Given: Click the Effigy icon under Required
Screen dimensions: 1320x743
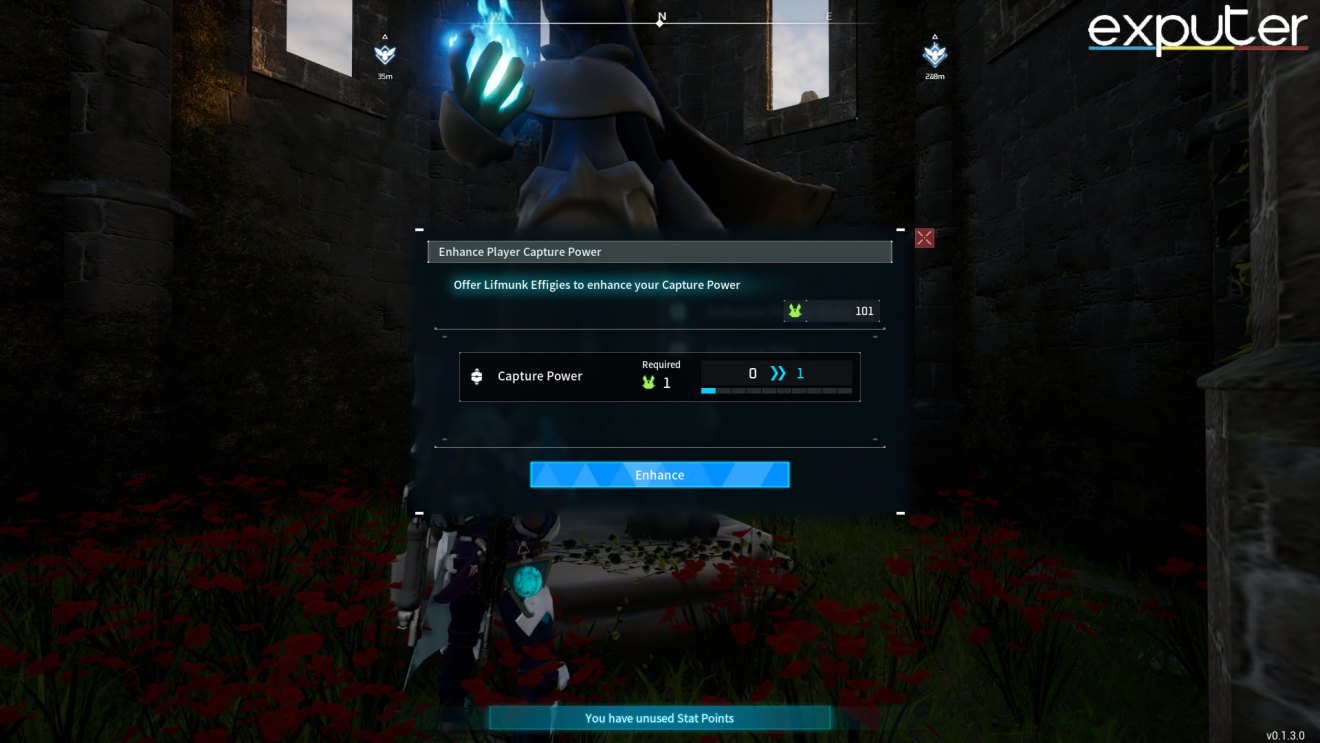Looking at the screenshot, I should click(650, 382).
